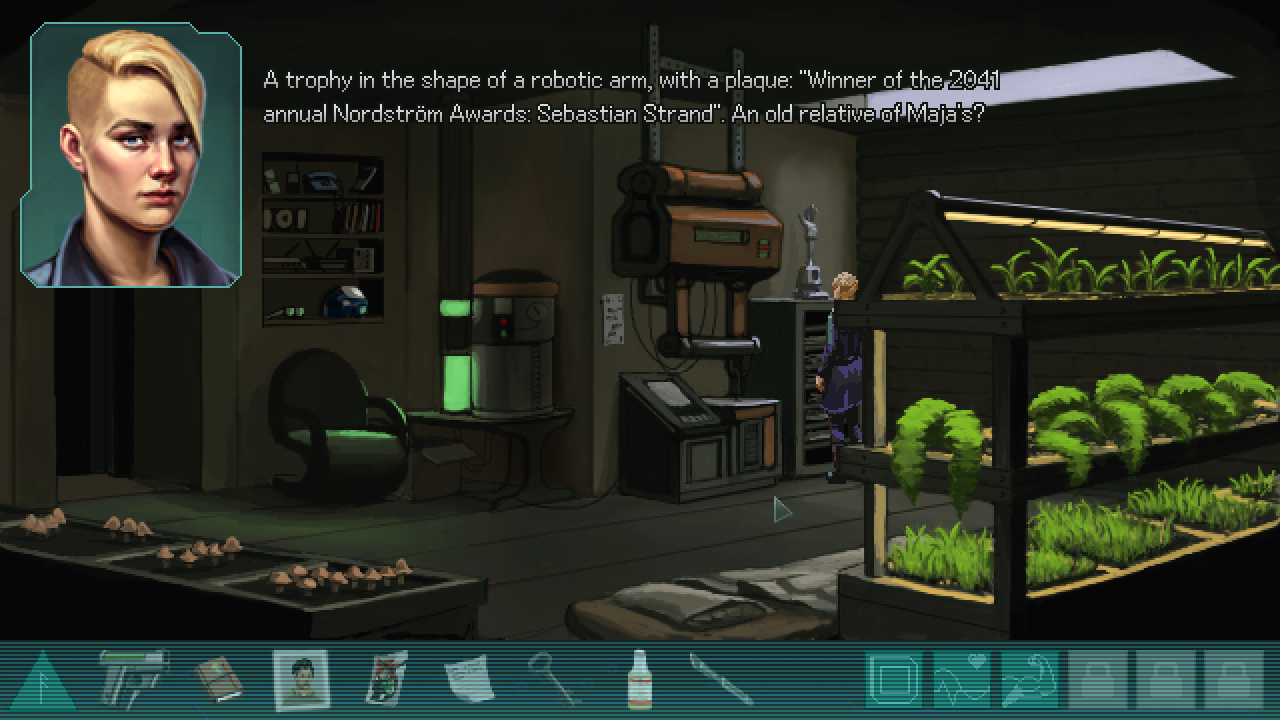The height and width of the screenshot is (720, 1280).
Task: Pick the key from inventory
Action: (x=553, y=680)
